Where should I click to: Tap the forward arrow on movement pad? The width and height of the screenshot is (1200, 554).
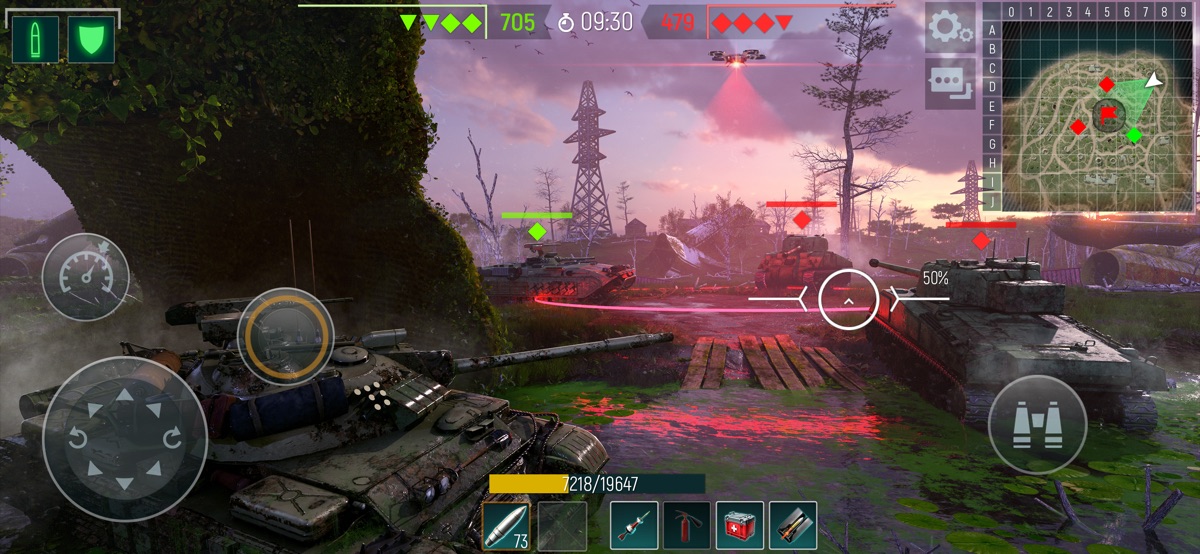125,397
